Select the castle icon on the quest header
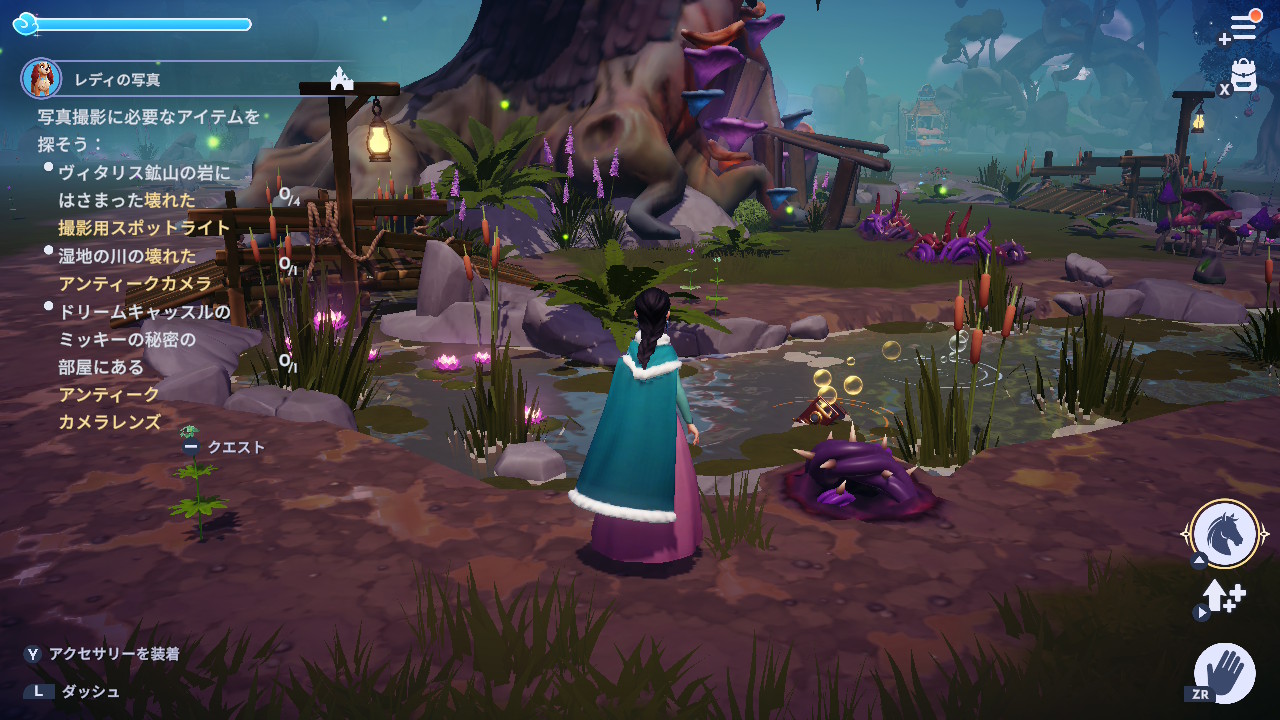Viewport: 1280px width, 720px height. tap(342, 78)
